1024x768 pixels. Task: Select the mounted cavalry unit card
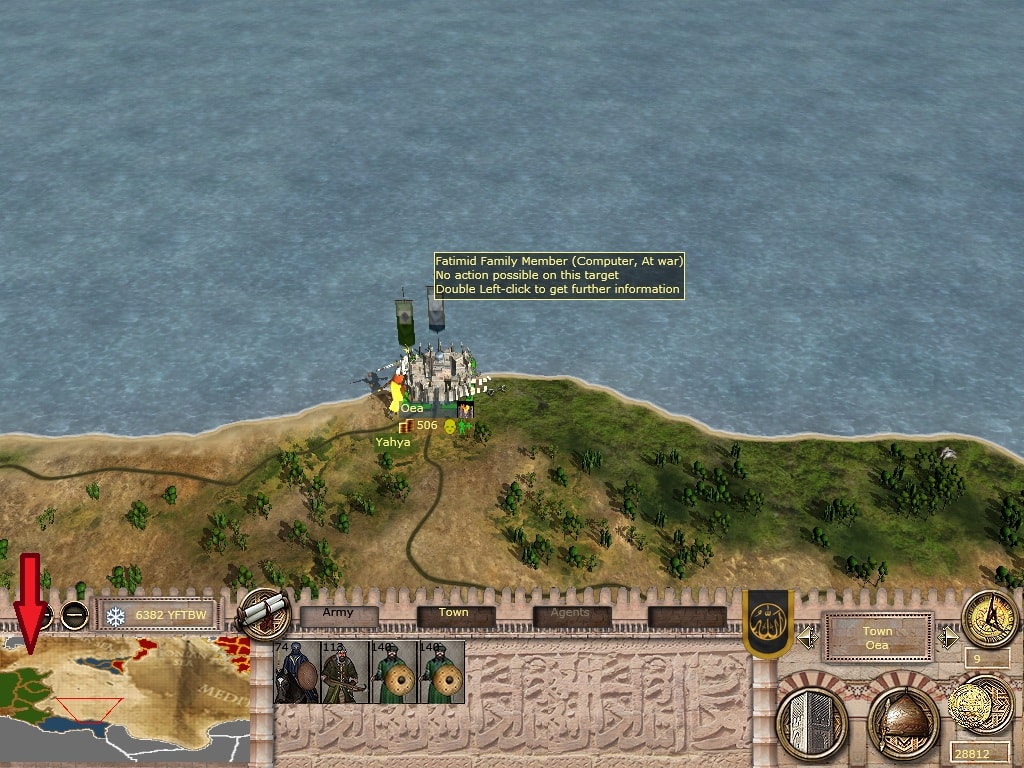297,672
